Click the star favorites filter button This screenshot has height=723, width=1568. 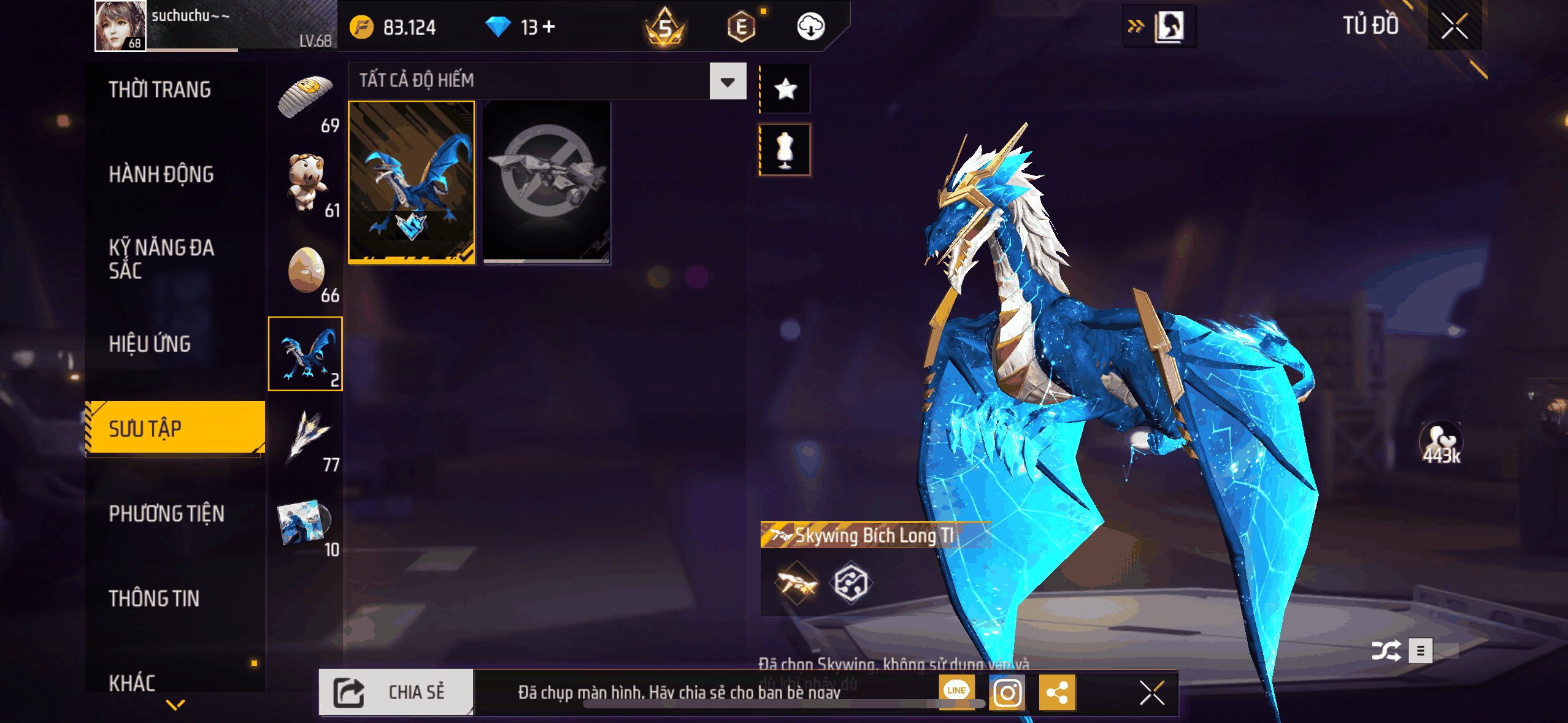(785, 89)
